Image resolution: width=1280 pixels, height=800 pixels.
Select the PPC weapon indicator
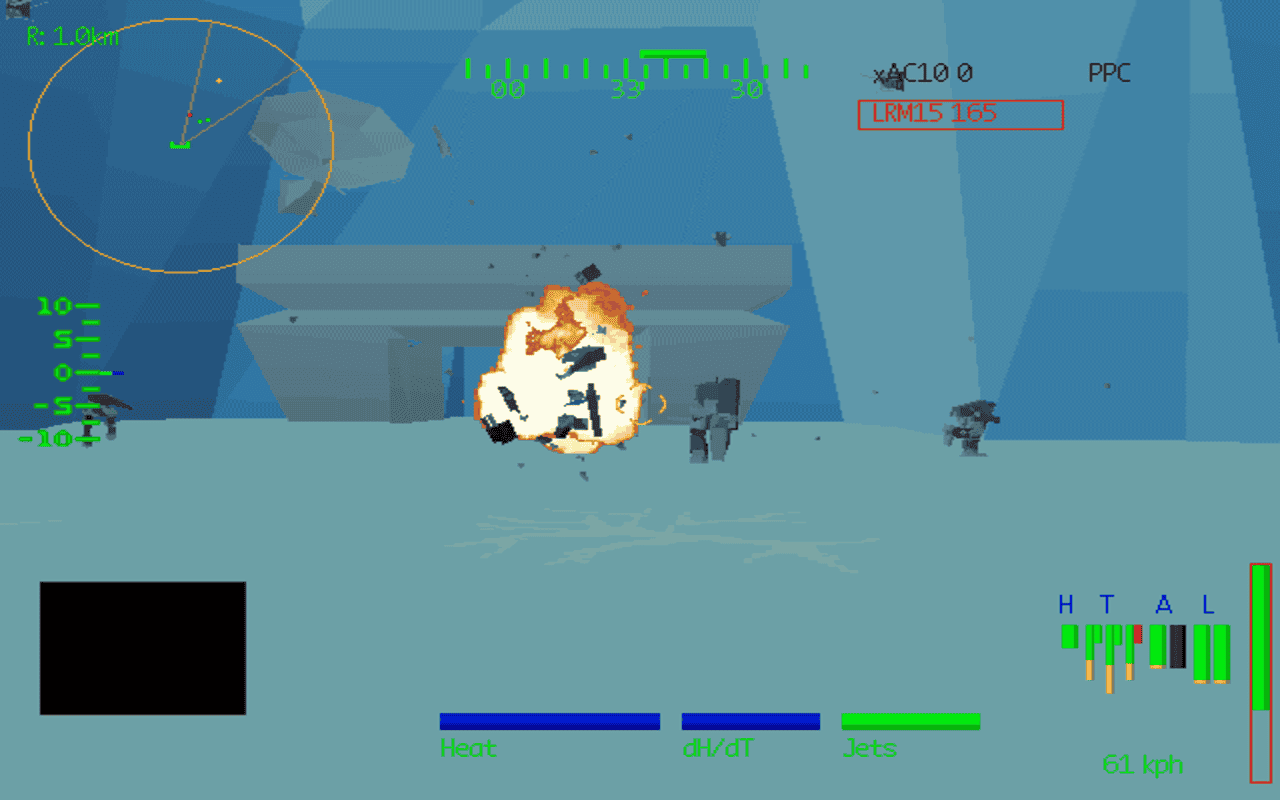[1110, 73]
